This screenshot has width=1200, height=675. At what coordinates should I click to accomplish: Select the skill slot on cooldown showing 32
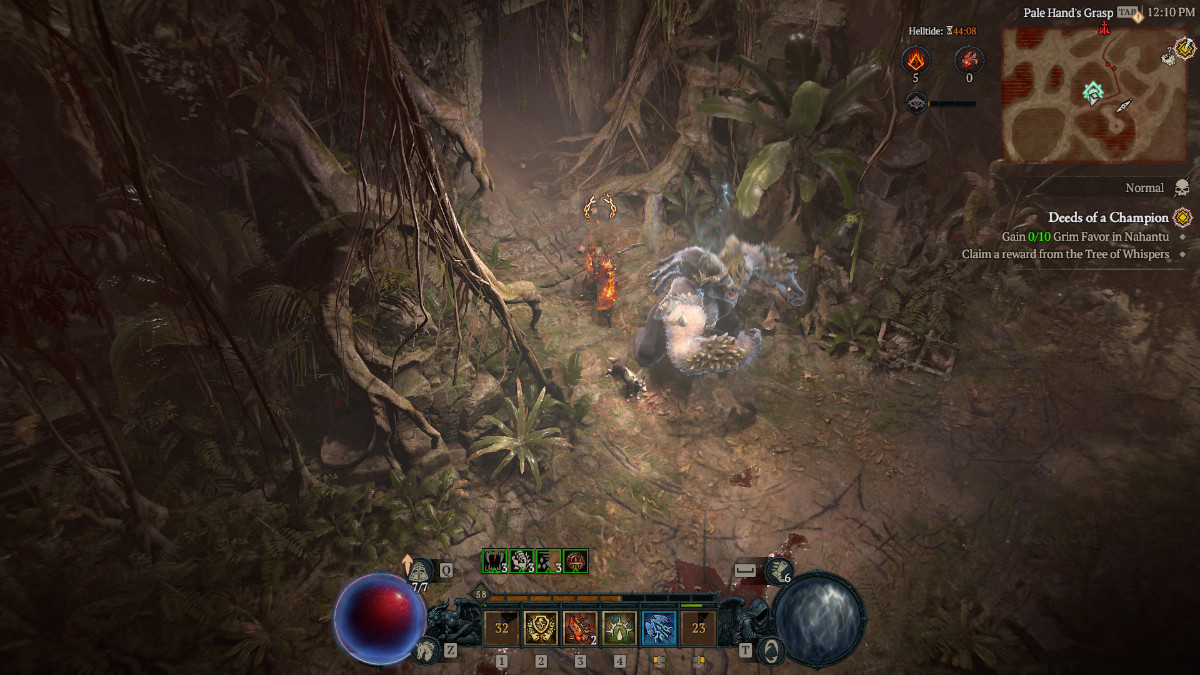(502, 628)
